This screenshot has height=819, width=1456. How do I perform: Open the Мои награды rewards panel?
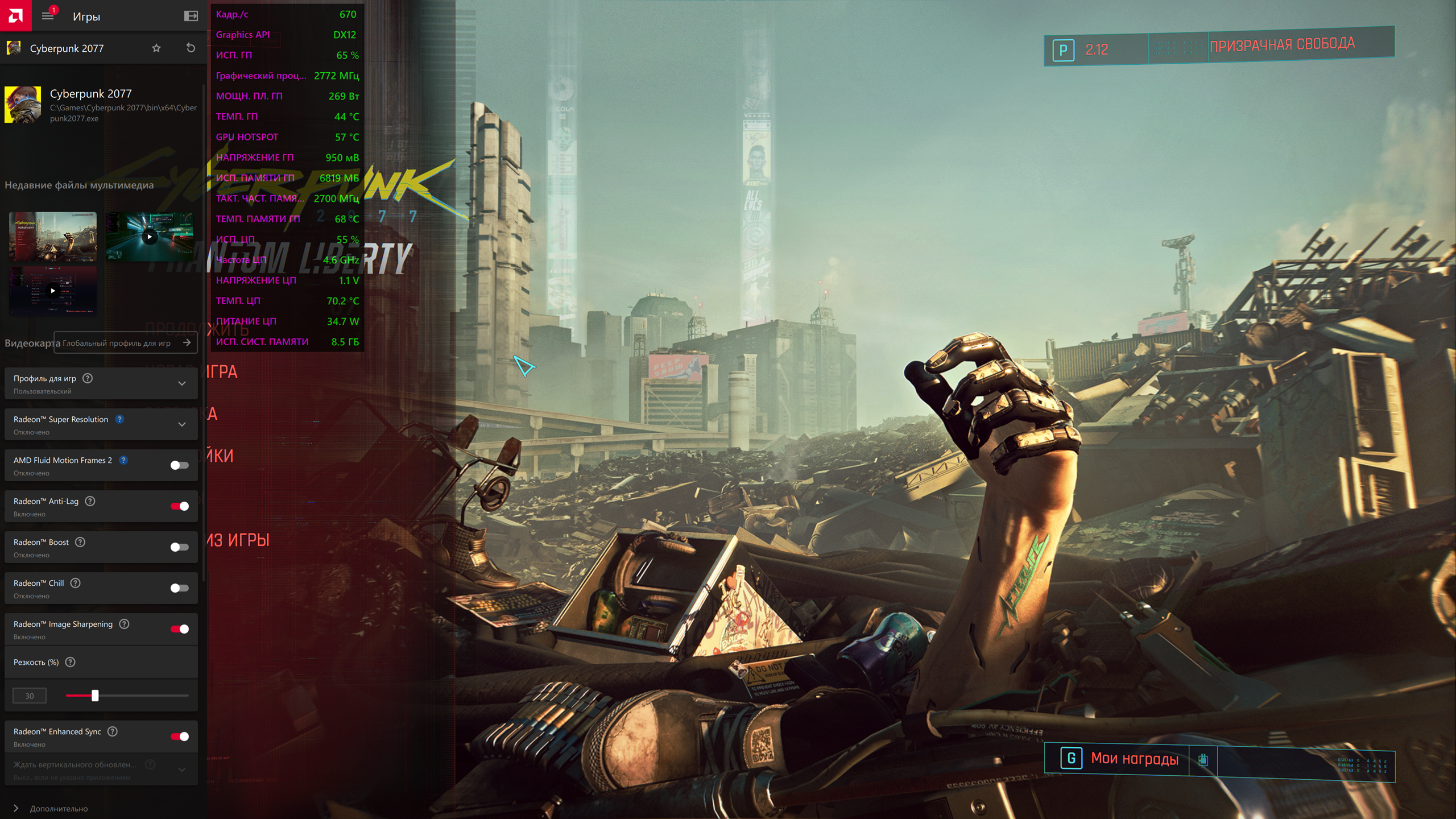[x=1134, y=759]
